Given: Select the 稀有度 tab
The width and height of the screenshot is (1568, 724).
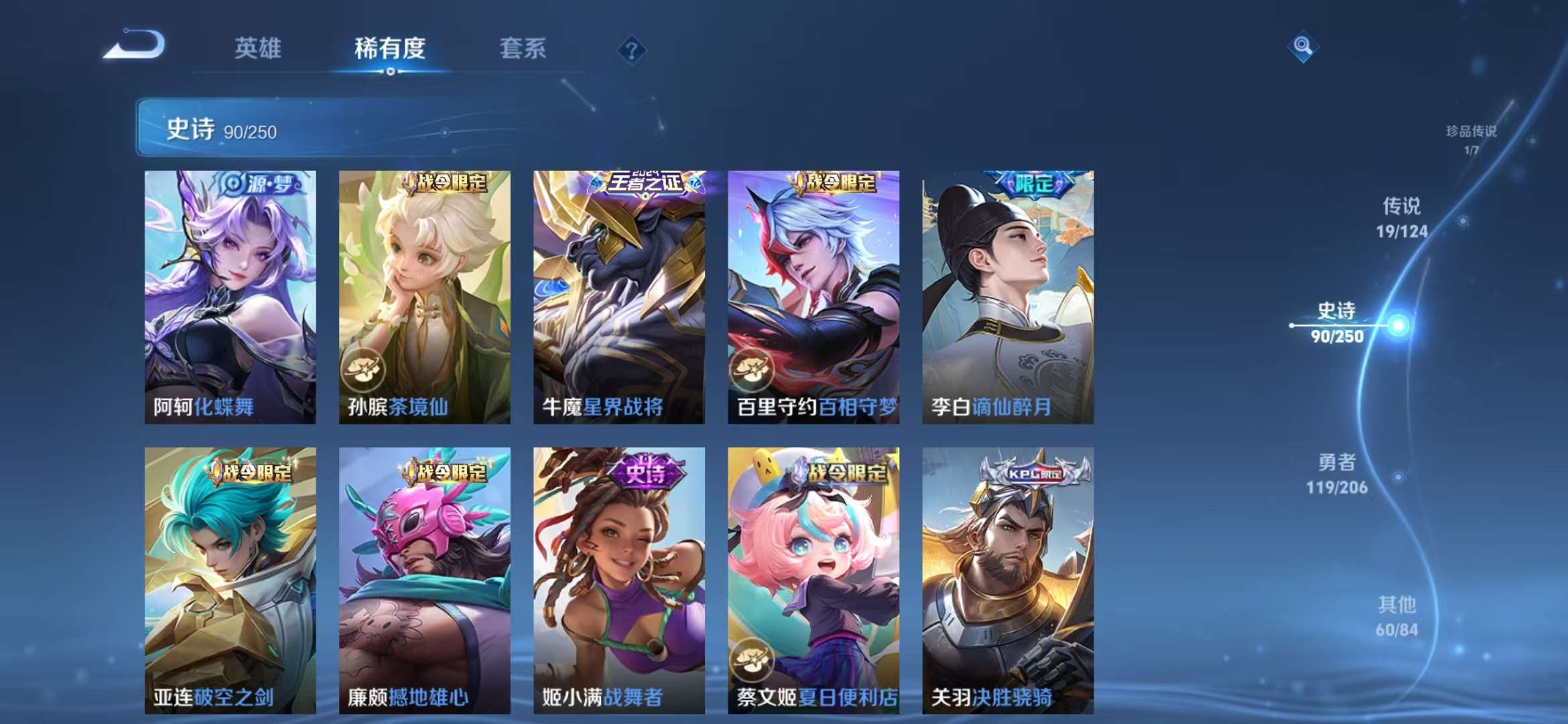Looking at the screenshot, I should point(391,48).
